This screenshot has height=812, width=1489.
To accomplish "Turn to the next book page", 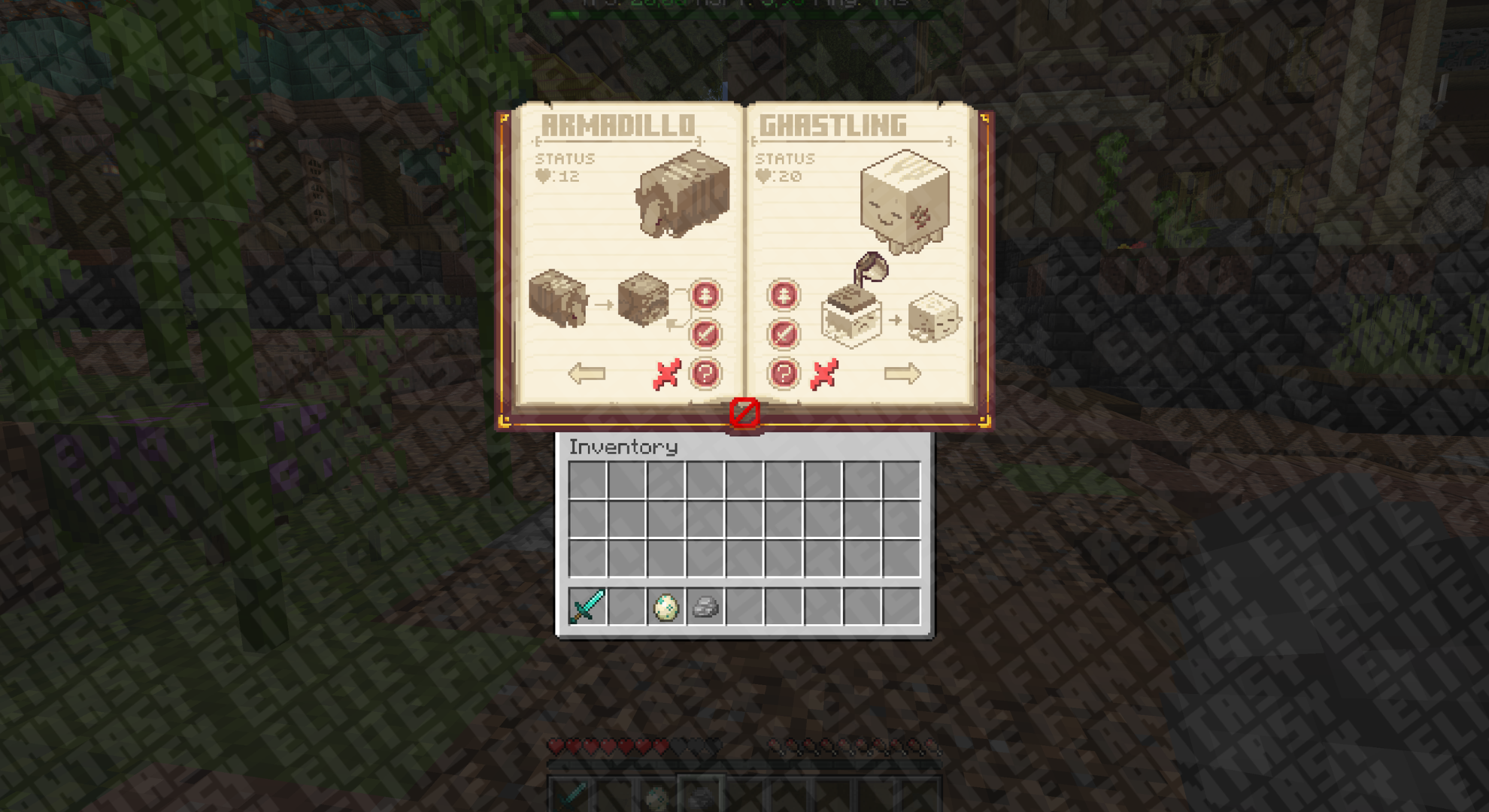I will 902,373.
